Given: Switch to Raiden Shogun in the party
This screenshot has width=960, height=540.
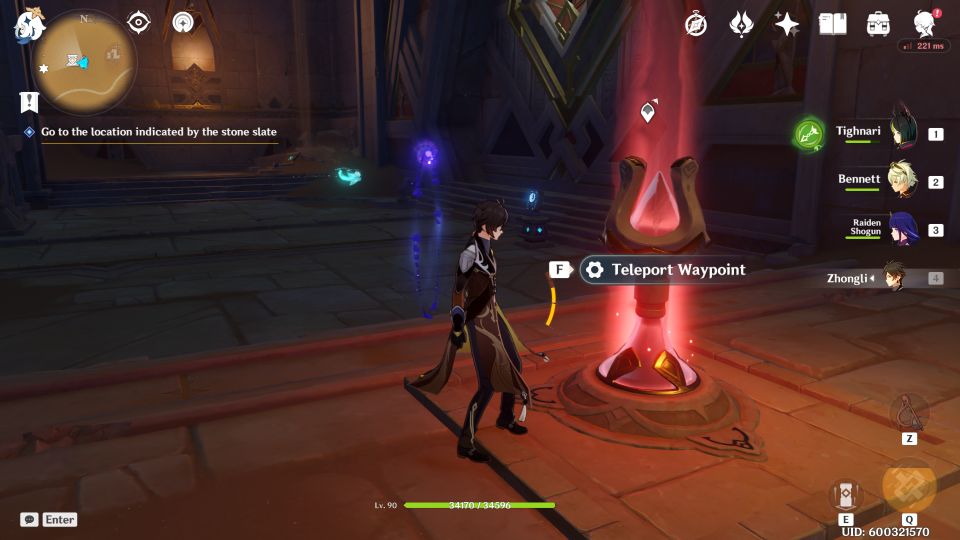Looking at the screenshot, I should 903,229.
